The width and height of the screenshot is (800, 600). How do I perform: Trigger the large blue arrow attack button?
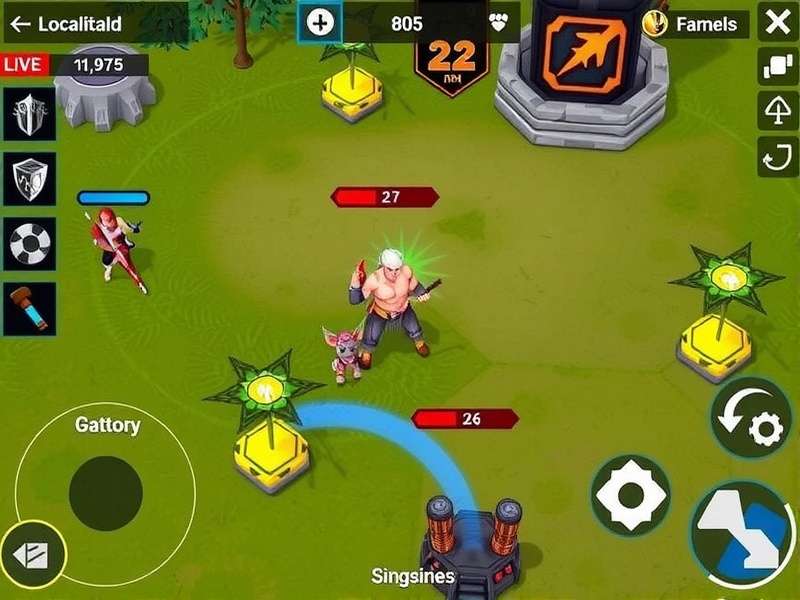tap(743, 532)
